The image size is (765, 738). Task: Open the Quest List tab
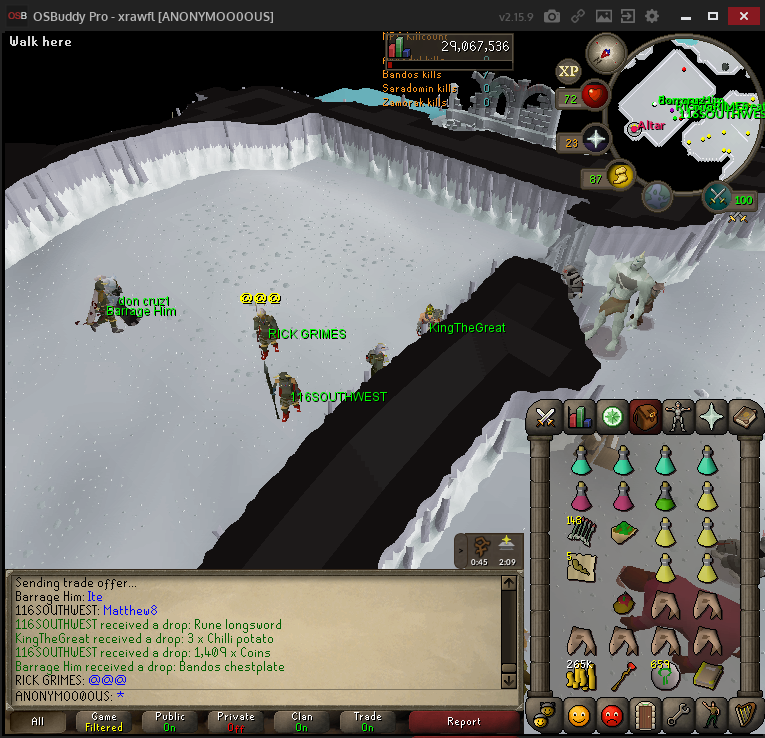[x=612, y=416]
